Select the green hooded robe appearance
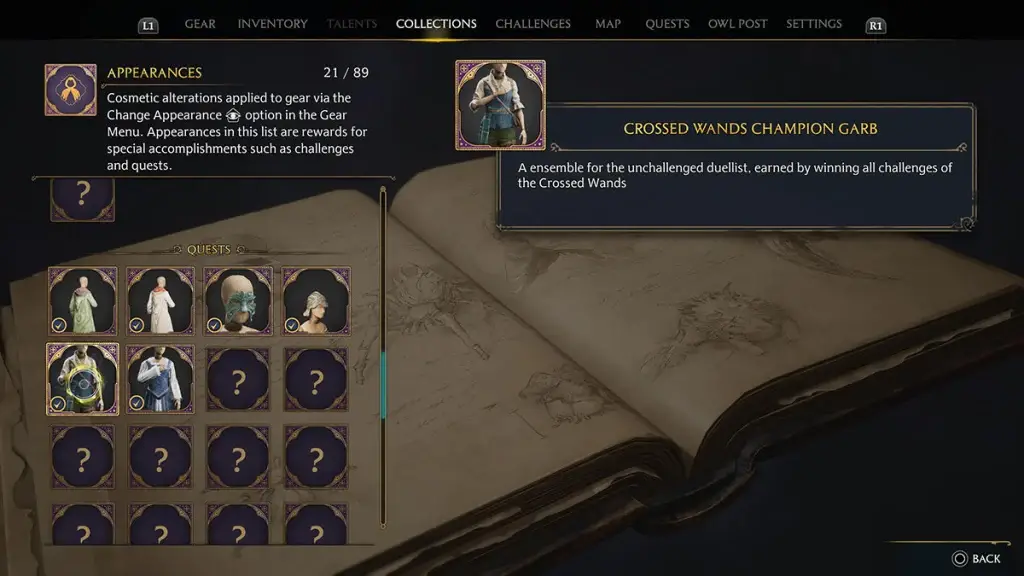 point(83,301)
